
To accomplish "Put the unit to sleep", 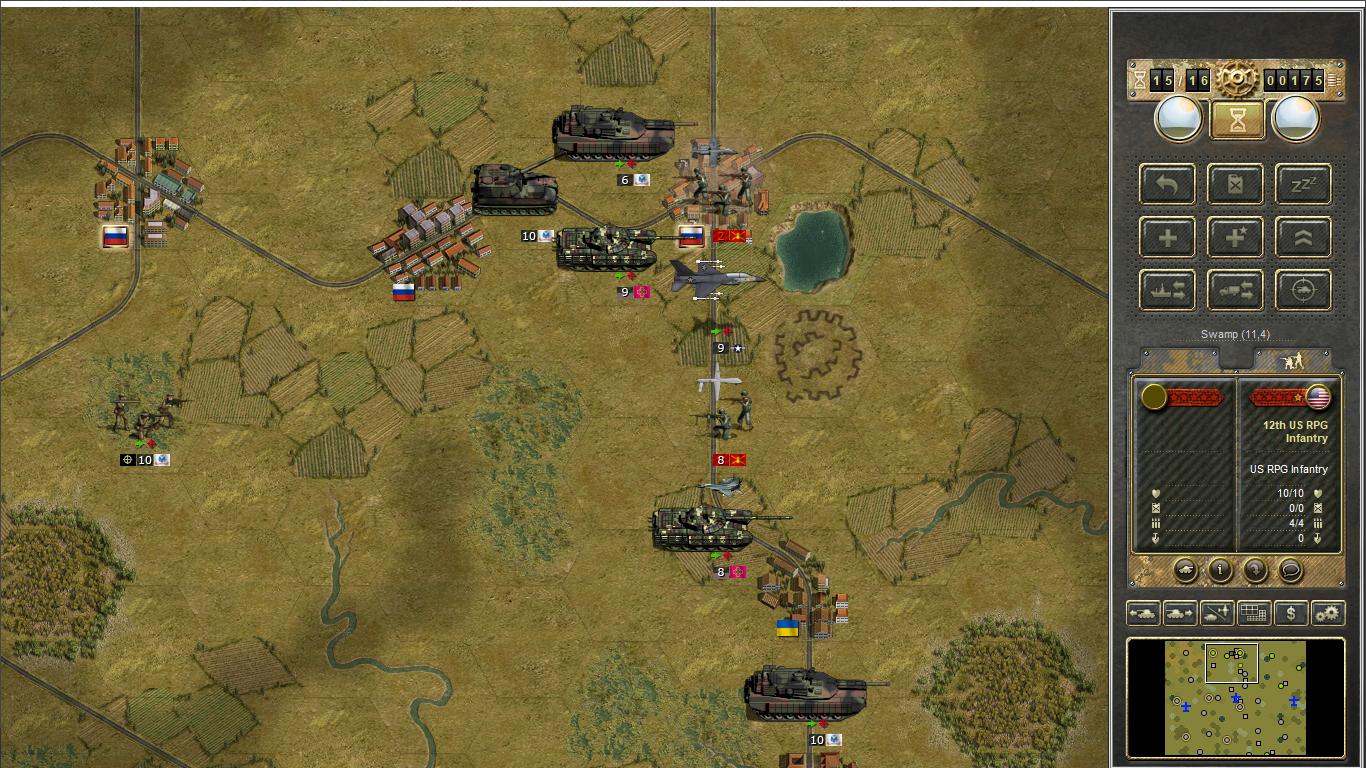I will (x=1303, y=184).
